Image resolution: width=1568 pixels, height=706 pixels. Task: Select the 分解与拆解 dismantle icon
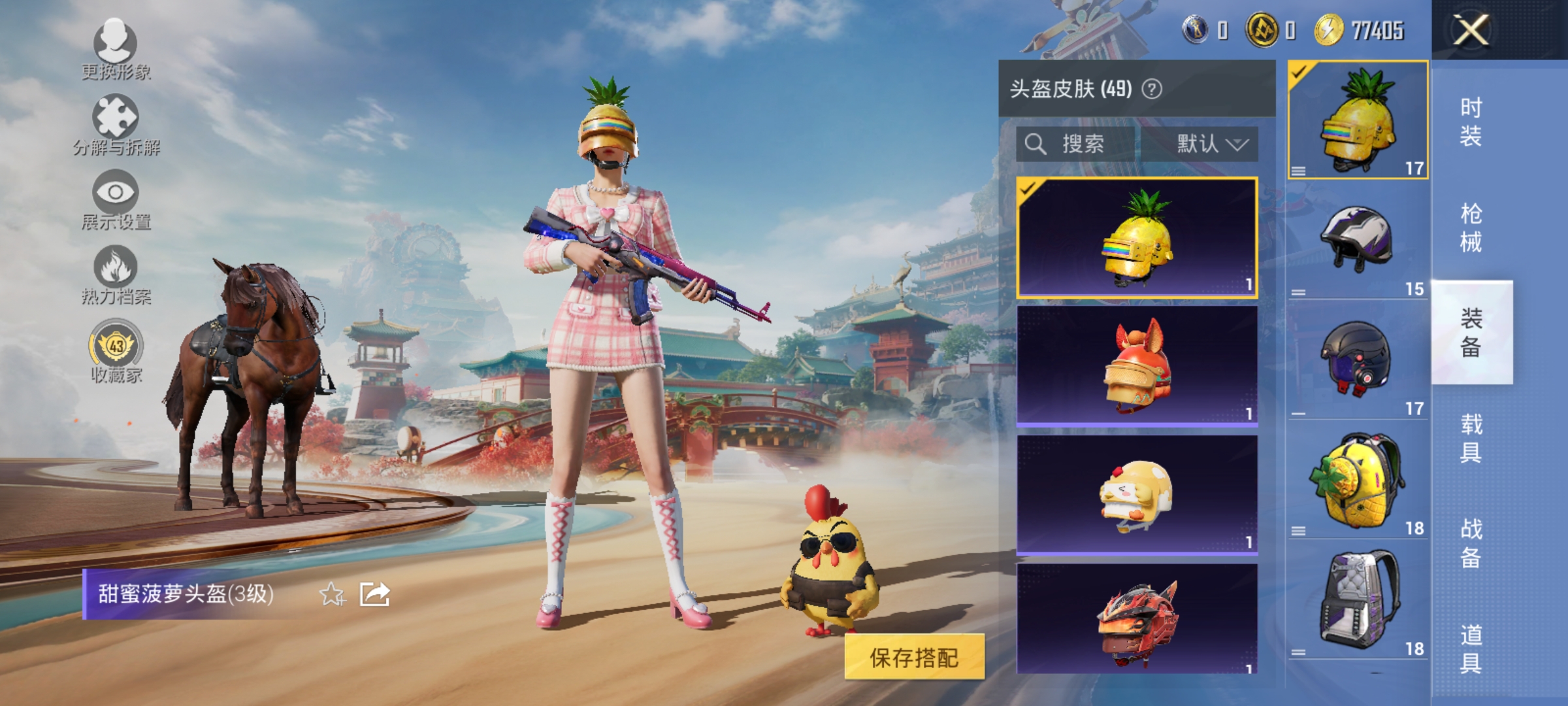pos(116,121)
